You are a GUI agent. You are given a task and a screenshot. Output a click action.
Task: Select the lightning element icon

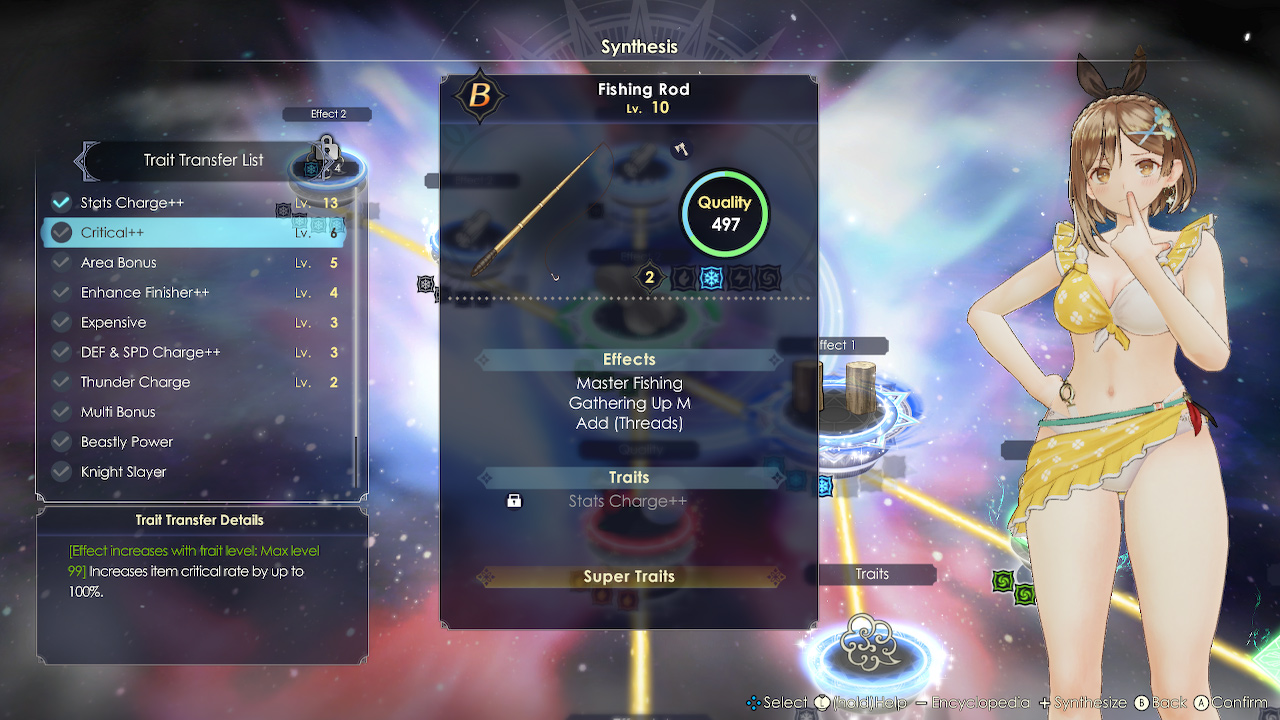point(740,278)
